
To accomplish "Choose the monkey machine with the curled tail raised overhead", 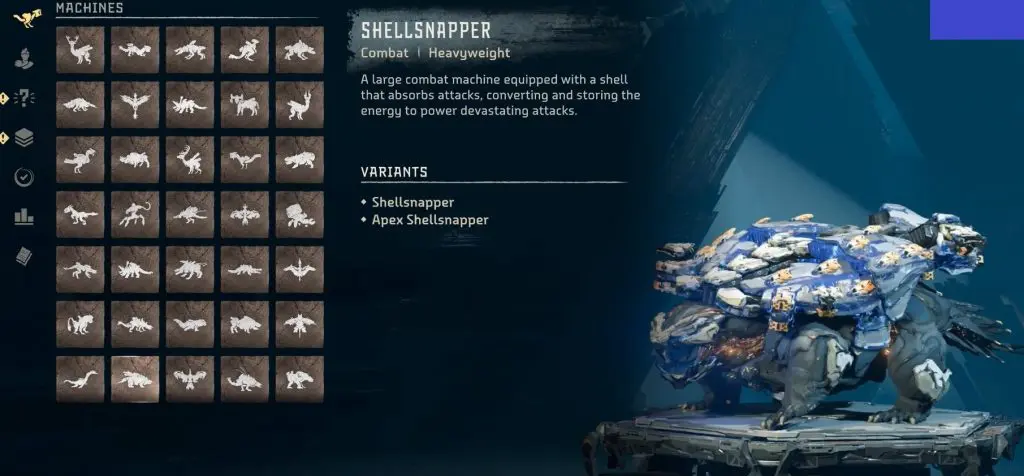I will tap(135, 214).
